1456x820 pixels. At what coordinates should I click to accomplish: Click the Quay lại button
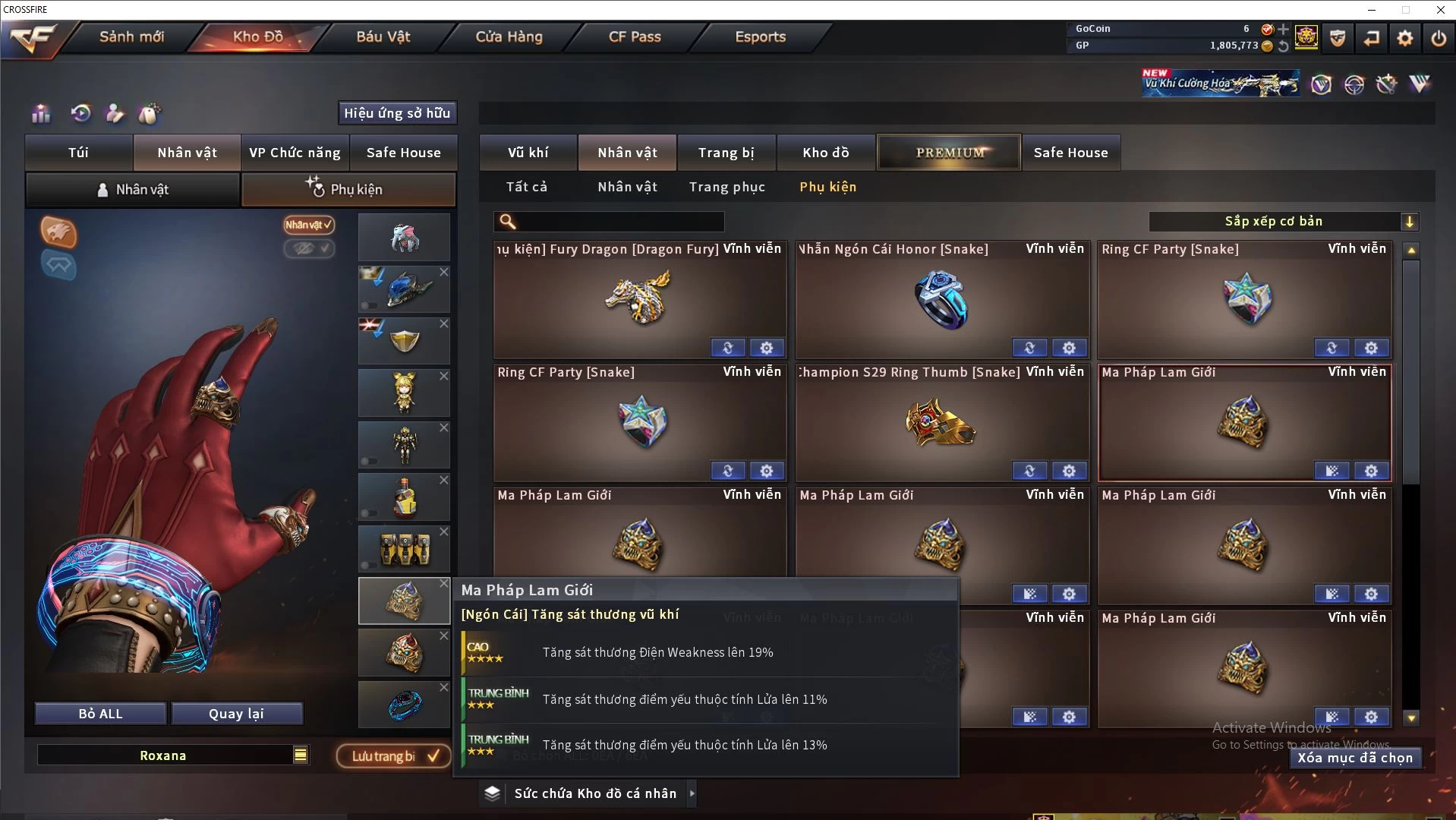click(x=236, y=714)
